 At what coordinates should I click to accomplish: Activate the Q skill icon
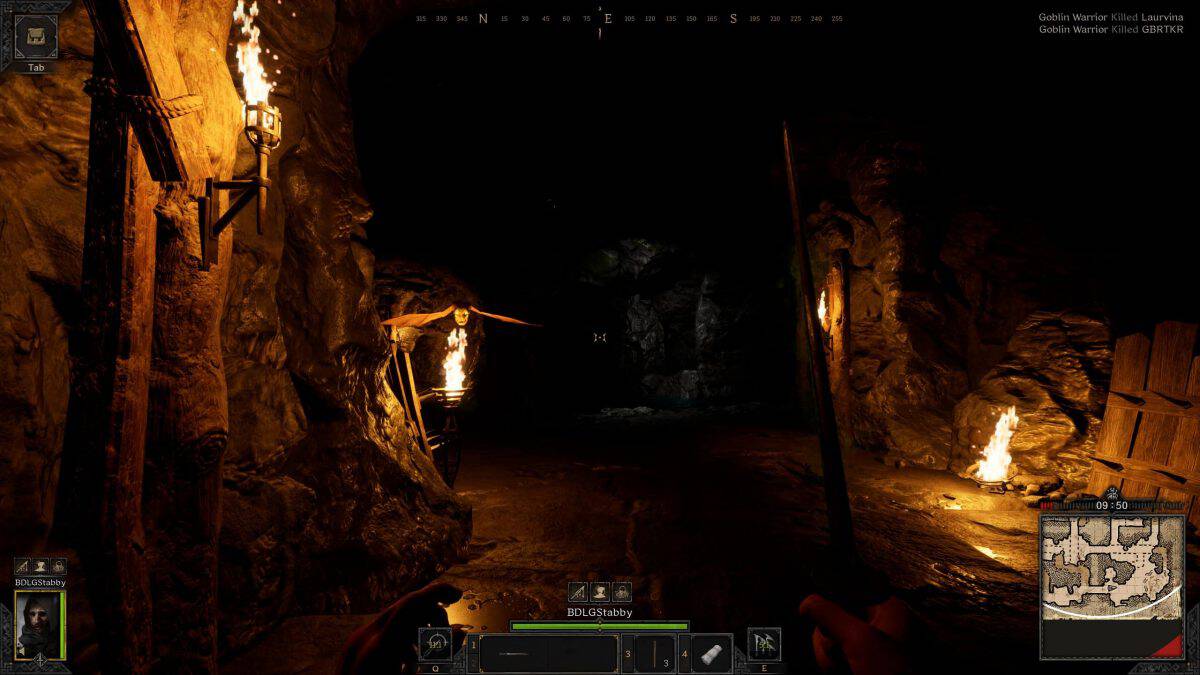point(435,644)
